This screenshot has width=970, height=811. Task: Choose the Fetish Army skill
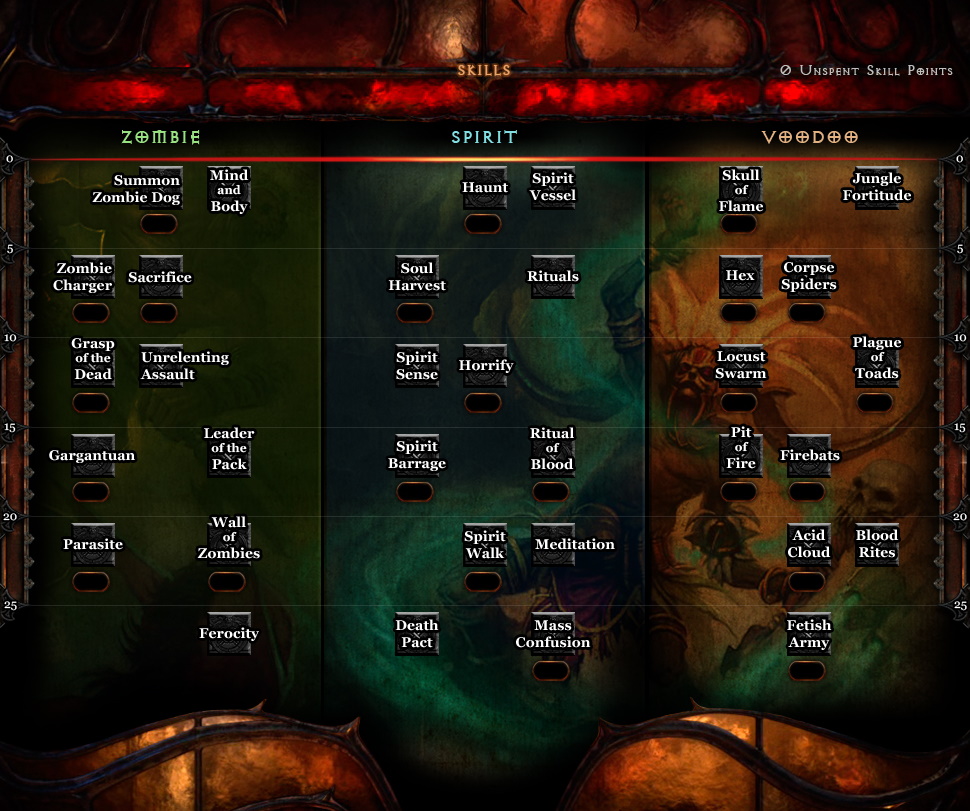pos(808,634)
